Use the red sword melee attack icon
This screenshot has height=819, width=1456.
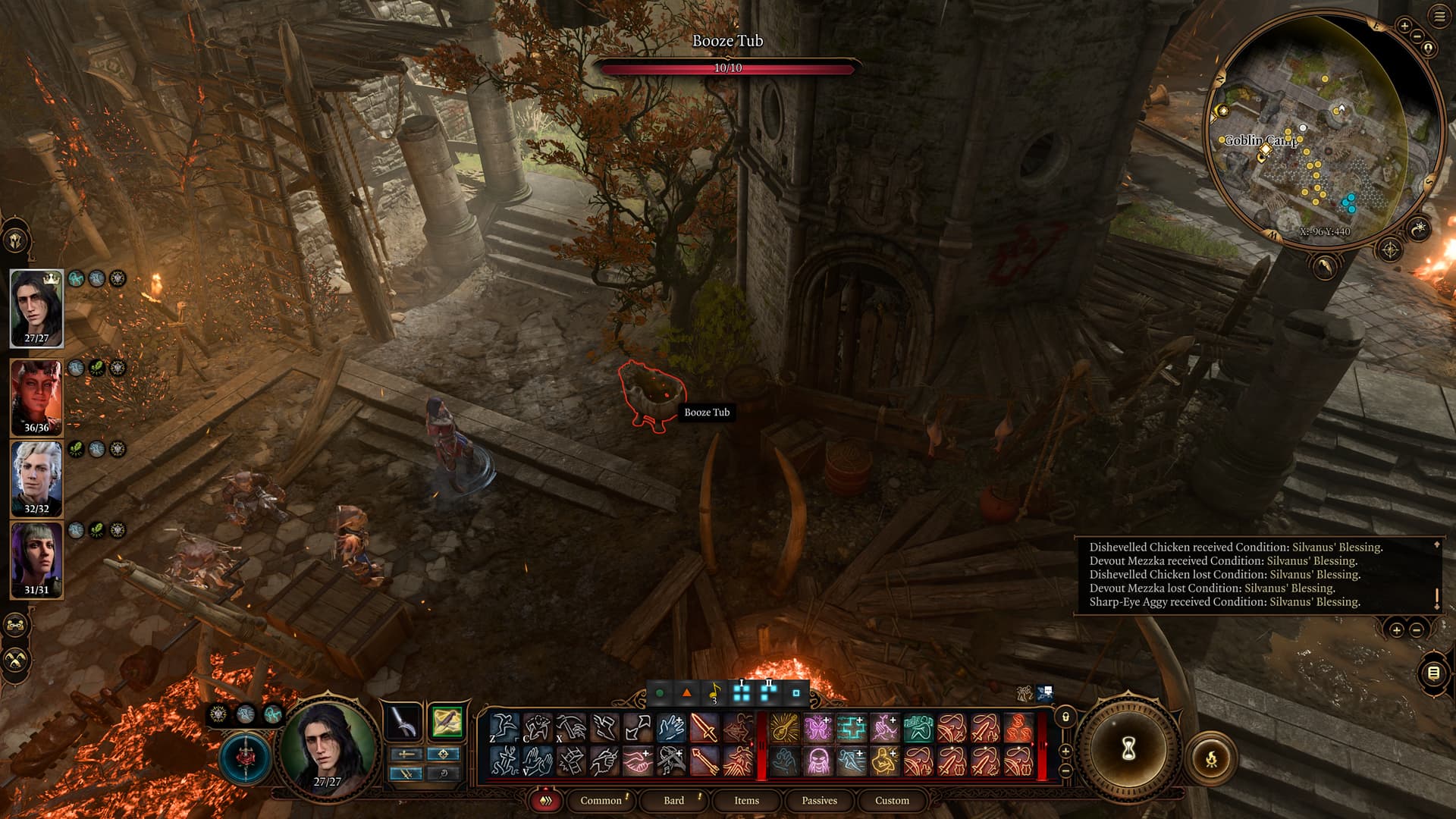(704, 728)
